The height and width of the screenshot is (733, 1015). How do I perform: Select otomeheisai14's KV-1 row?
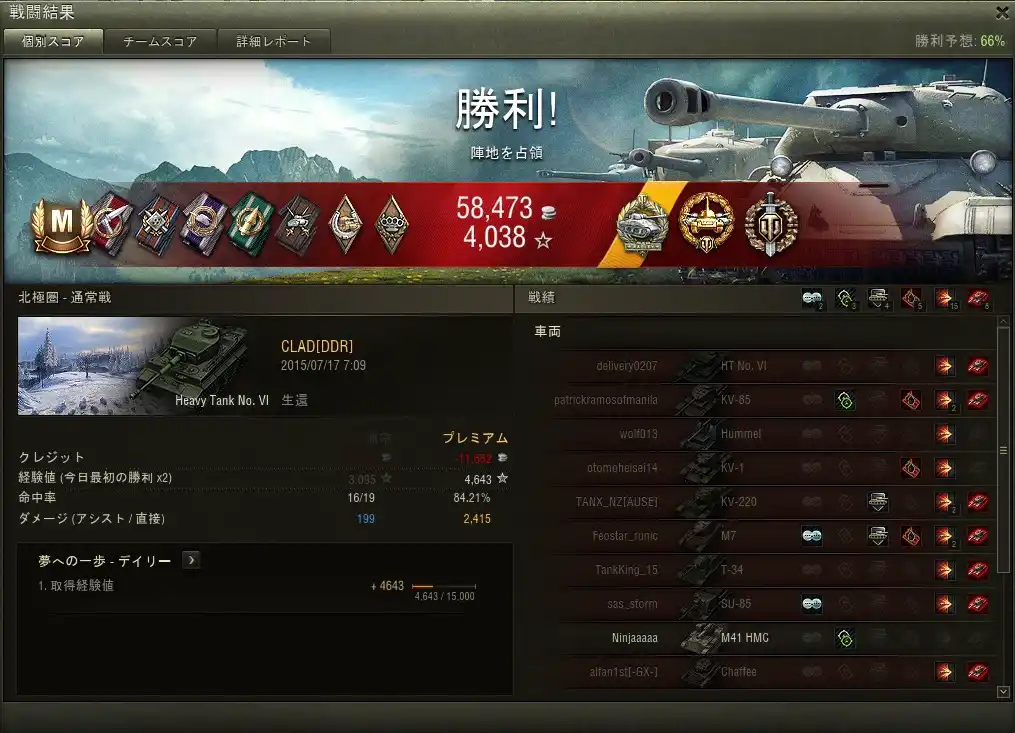point(760,468)
